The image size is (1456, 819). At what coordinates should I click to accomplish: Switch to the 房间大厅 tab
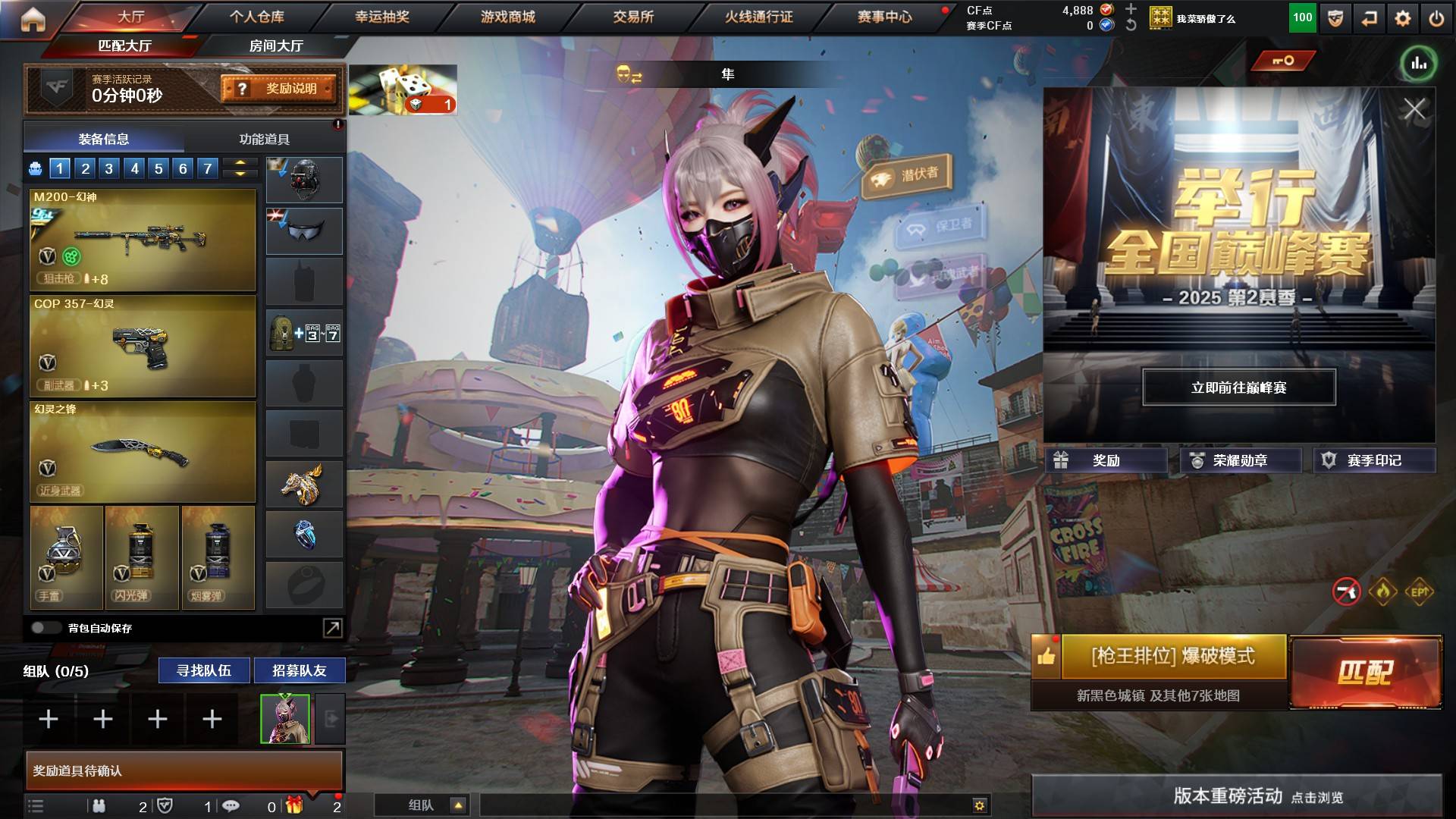[276, 46]
